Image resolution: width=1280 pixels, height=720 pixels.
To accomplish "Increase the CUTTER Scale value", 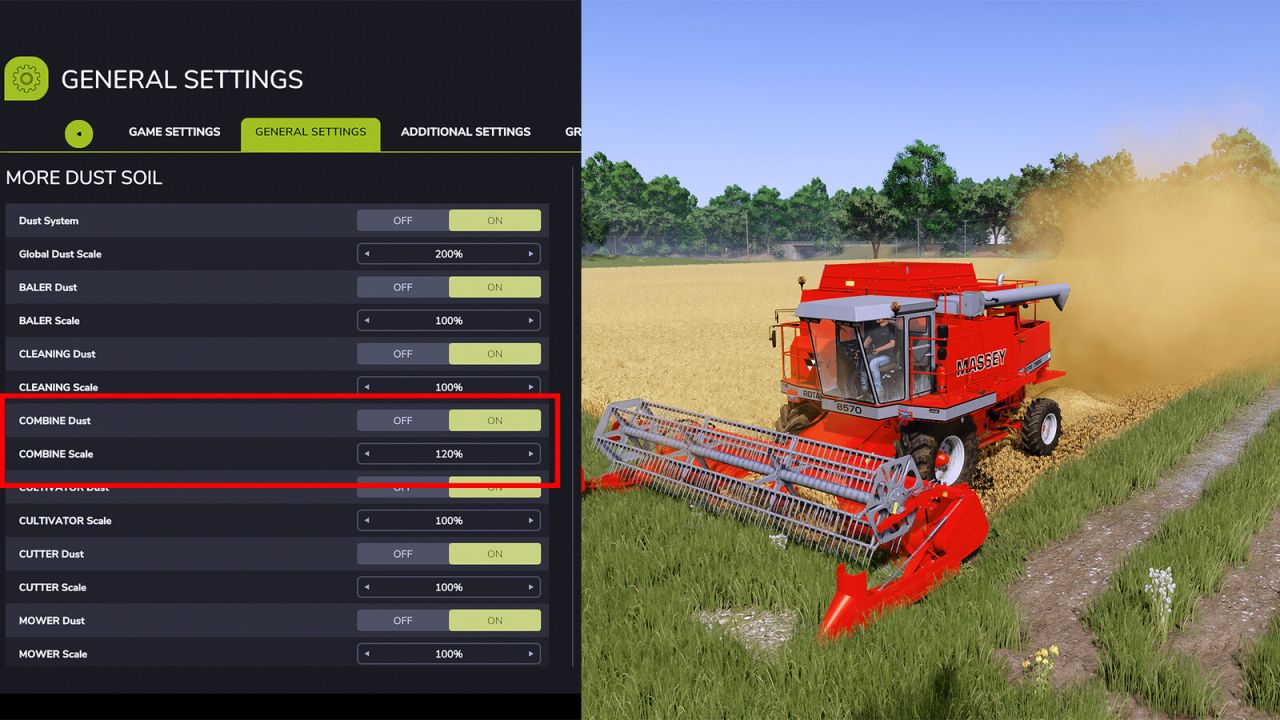I will point(531,587).
